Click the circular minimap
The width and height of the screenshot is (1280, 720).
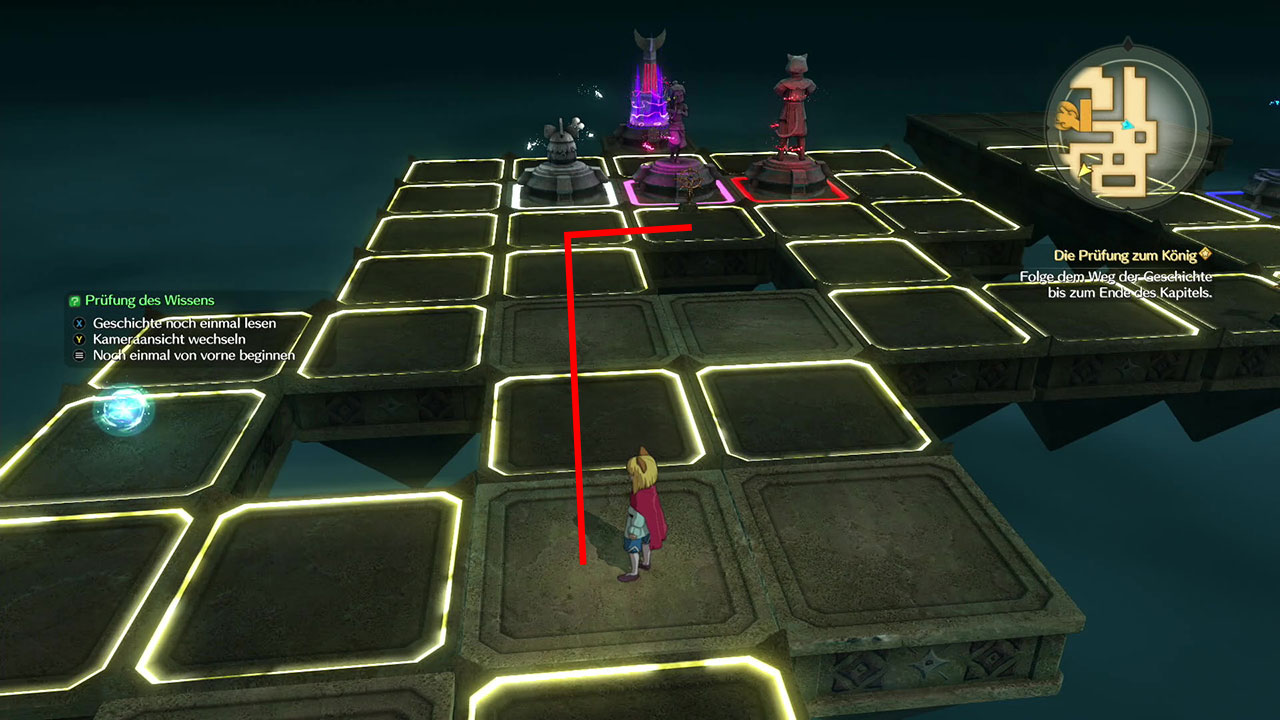click(1125, 122)
